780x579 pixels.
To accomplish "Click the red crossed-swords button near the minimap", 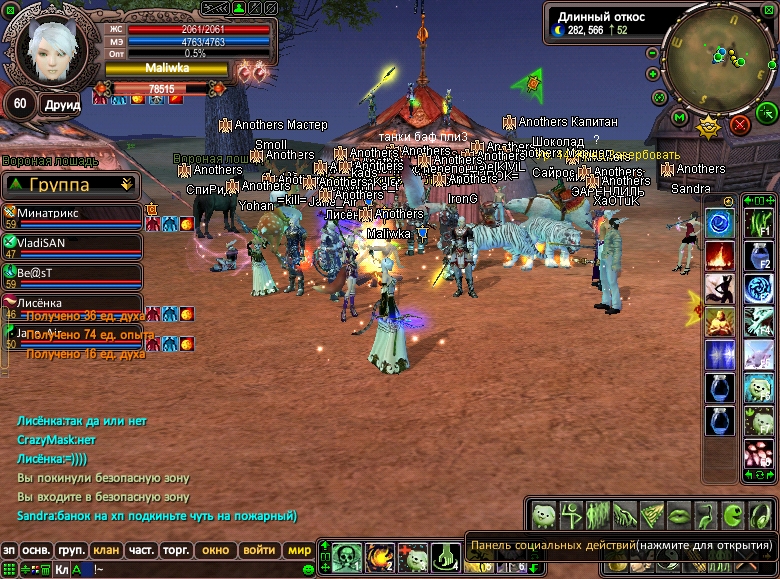I will pos(740,124).
